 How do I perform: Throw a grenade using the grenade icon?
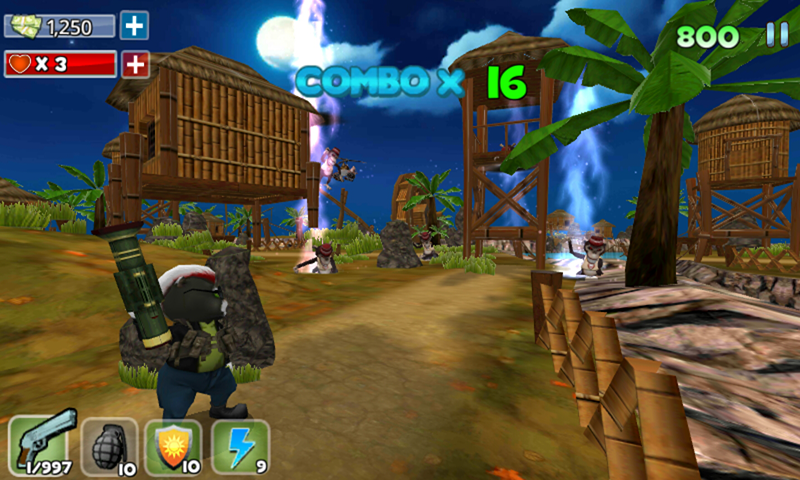(x=109, y=445)
